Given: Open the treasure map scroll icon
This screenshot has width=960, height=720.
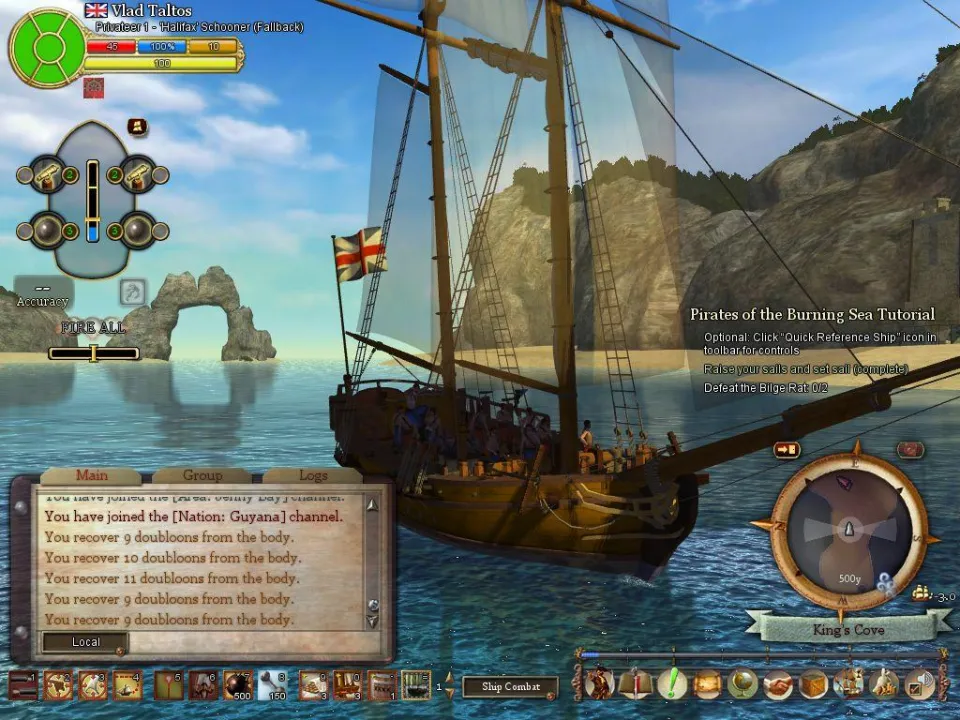Looking at the screenshot, I should coord(707,684).
